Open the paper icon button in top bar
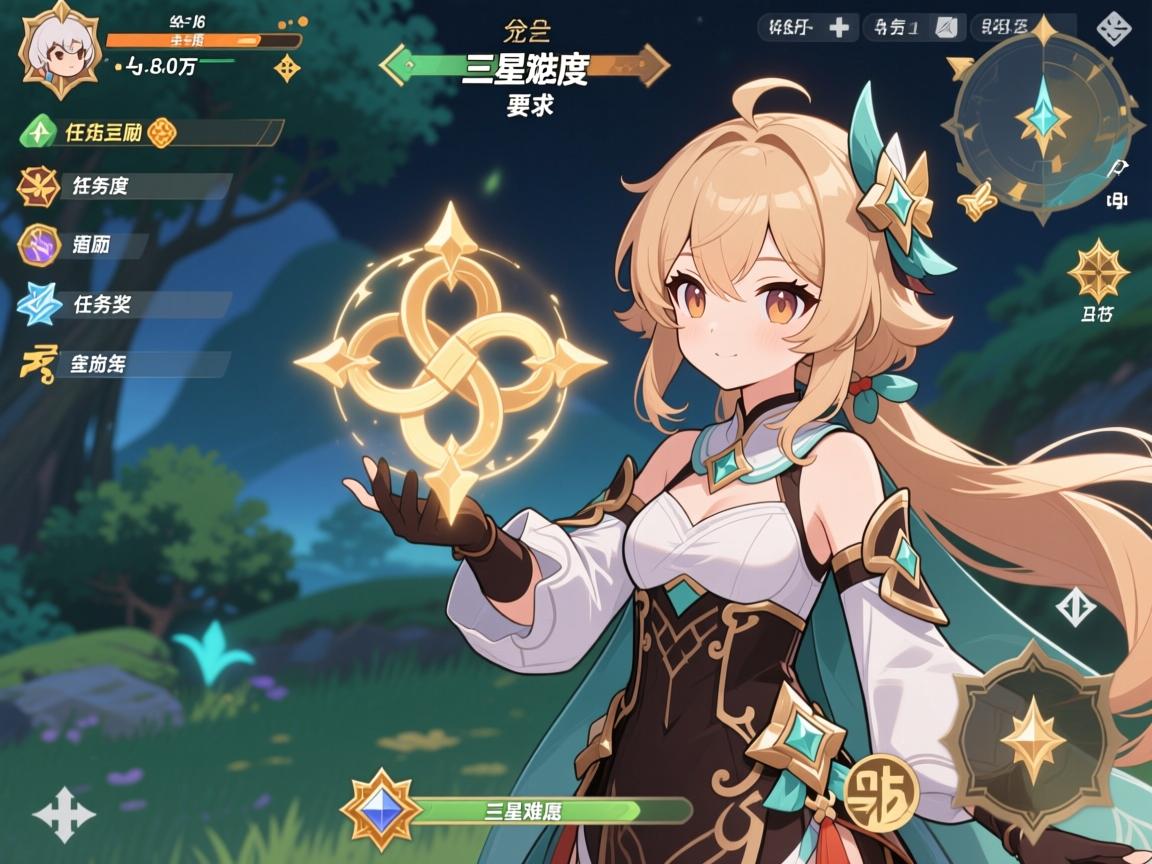 (947, 27)
